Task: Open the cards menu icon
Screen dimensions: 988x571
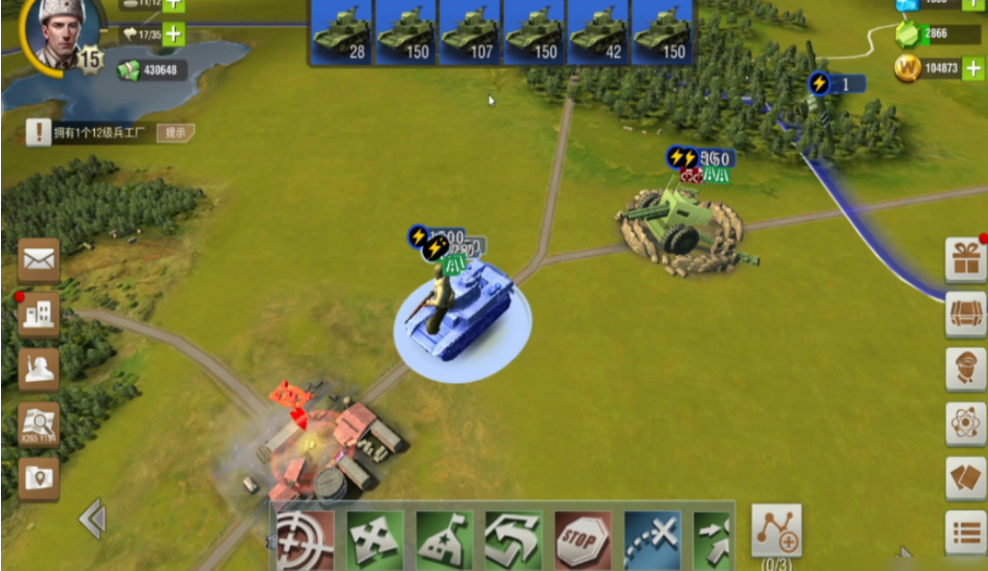Action: (966, 478)
